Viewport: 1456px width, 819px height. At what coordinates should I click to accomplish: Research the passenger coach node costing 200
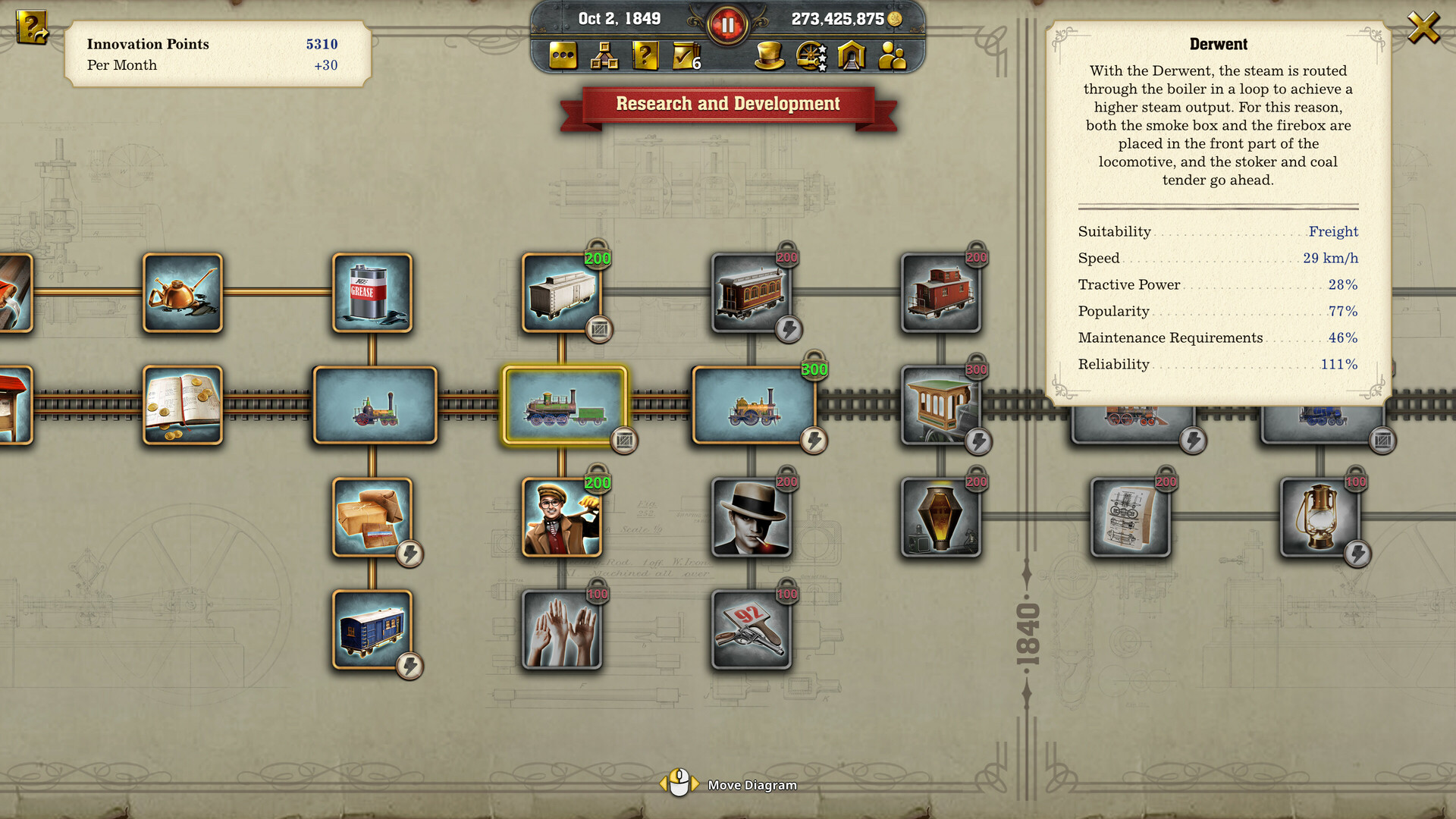click(752, 293)
